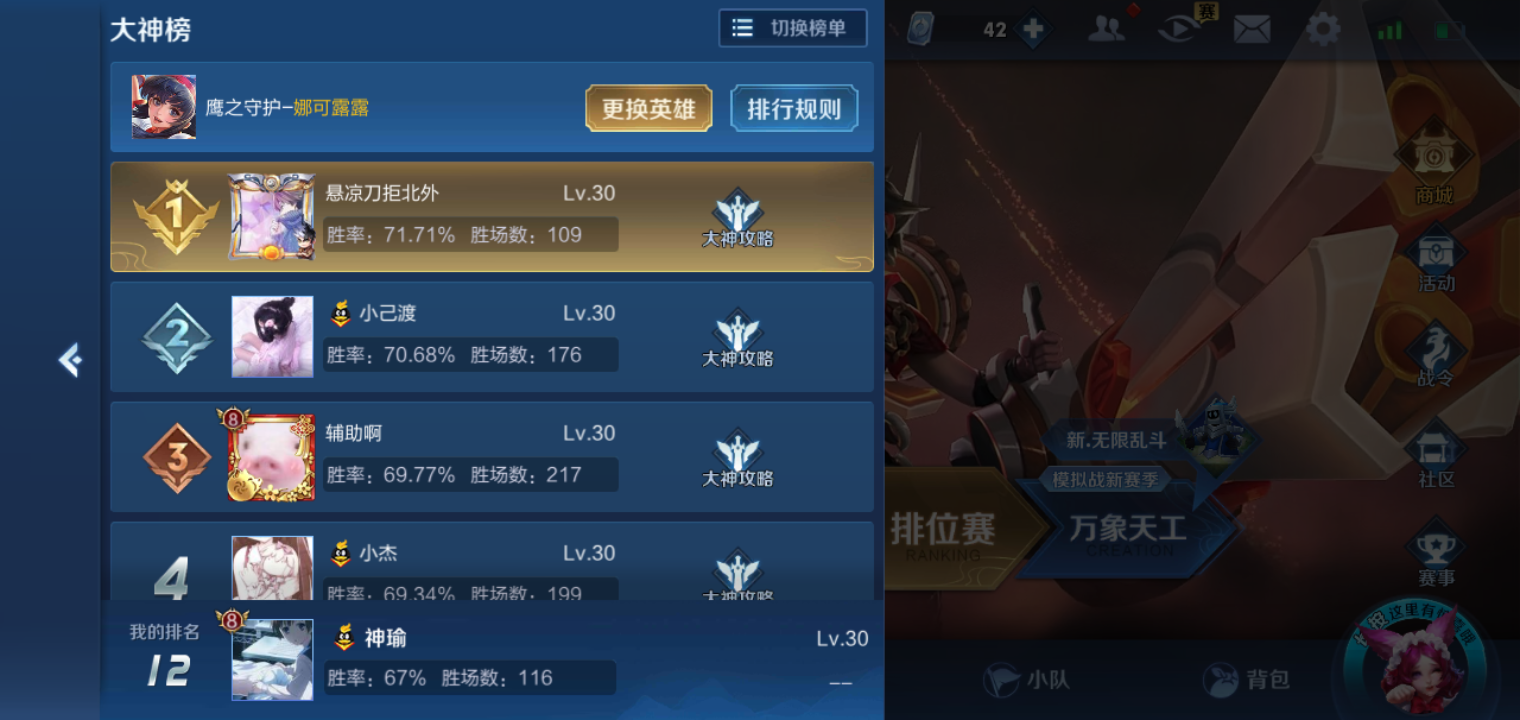This screenshot has height=720, width=1520.
Task: Open the mail inbox envelope
Action: pos(1252,30)
